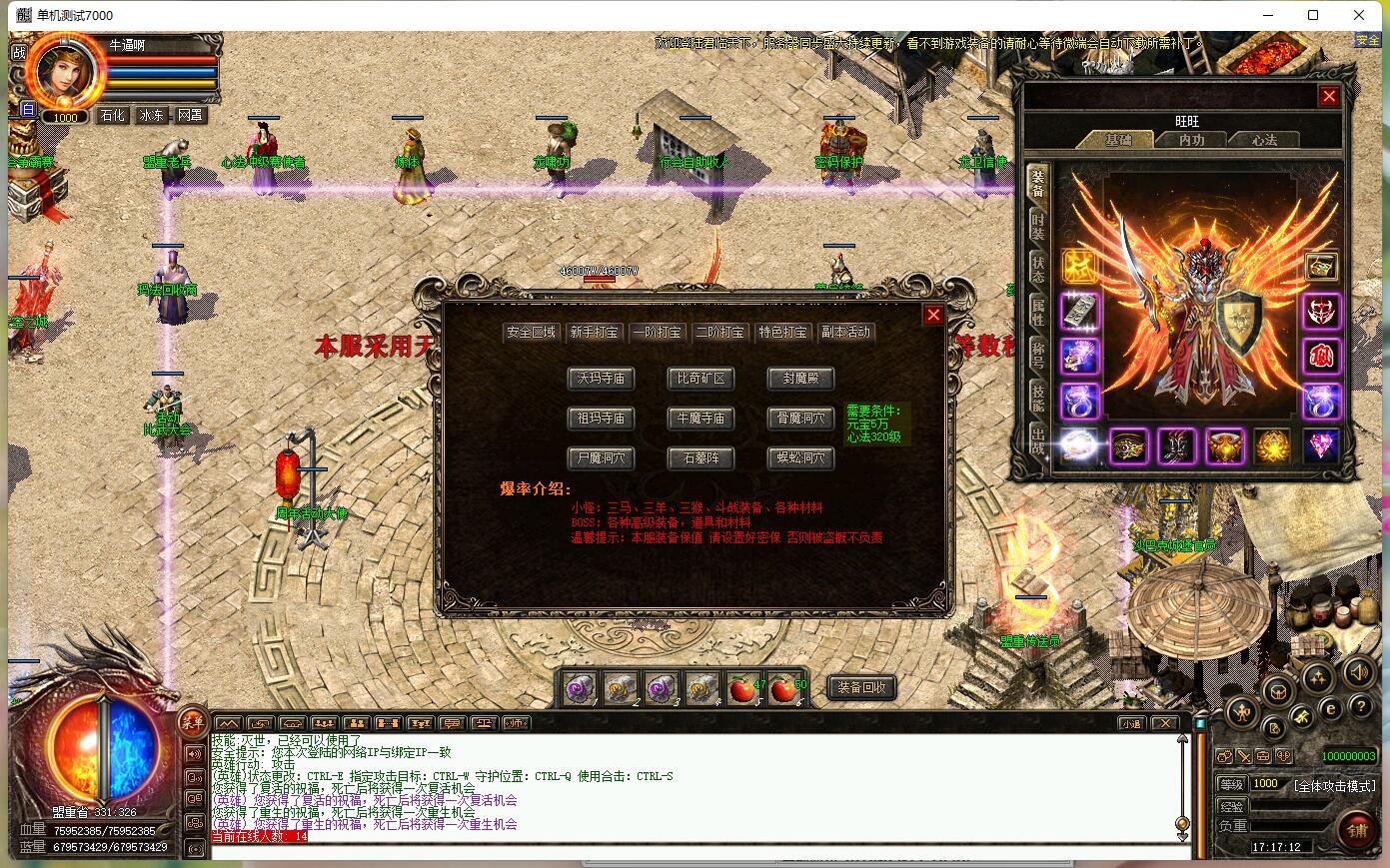Select the 骨魔洞穴 button
The width and height of the screenshot is (1390, 868).
(x=800, y=419)
